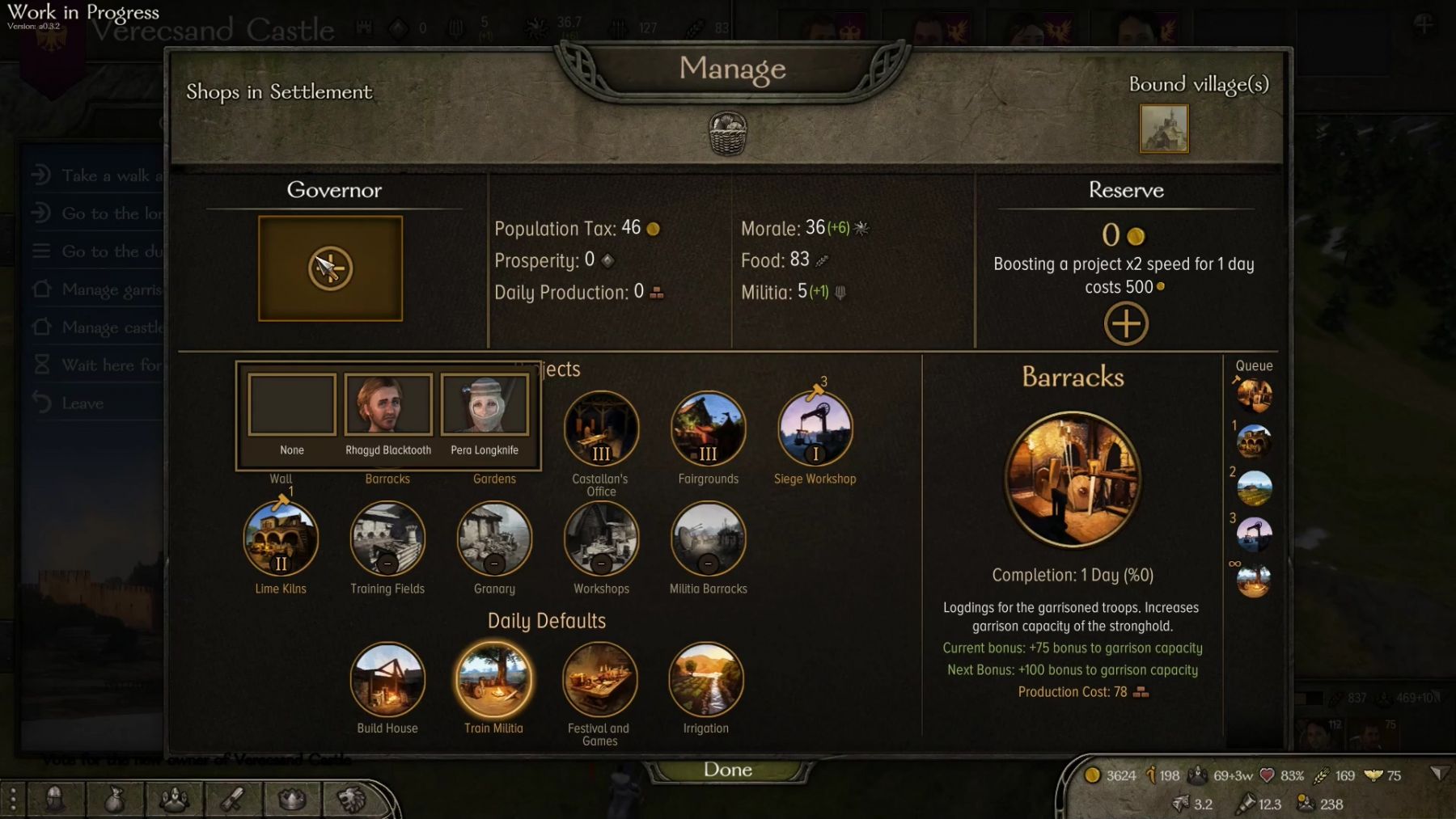Select Festival and Games daily default

pos(599,679)
